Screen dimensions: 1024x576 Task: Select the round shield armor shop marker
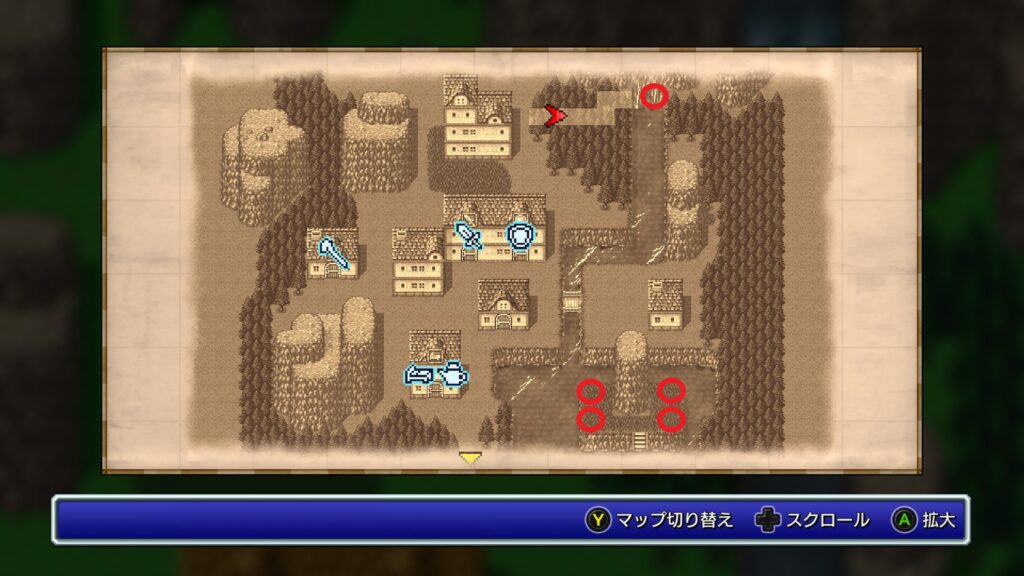(x=521, y=235)
